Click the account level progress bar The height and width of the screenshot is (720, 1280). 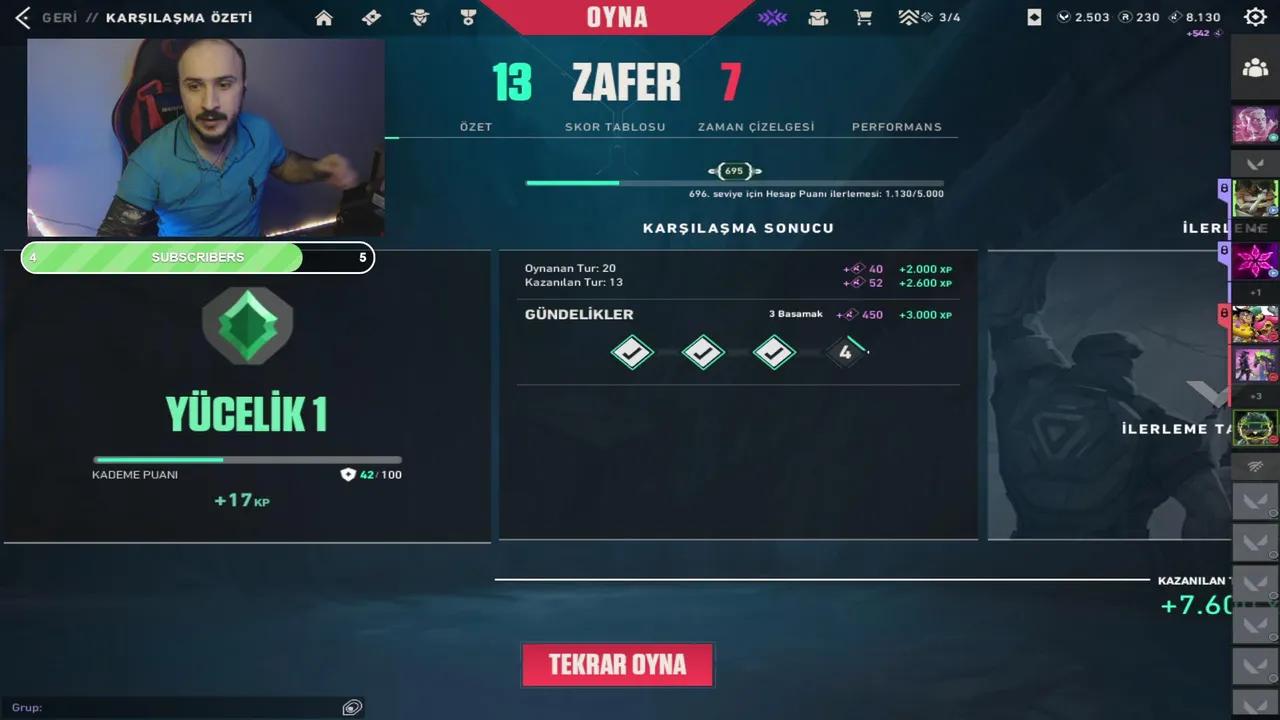[x=735, y=183]
